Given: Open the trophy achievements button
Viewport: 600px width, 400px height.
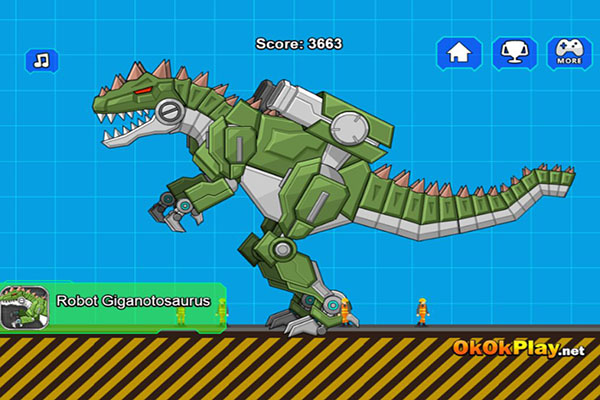Looking at the screenshot, I should click(514, 53).
